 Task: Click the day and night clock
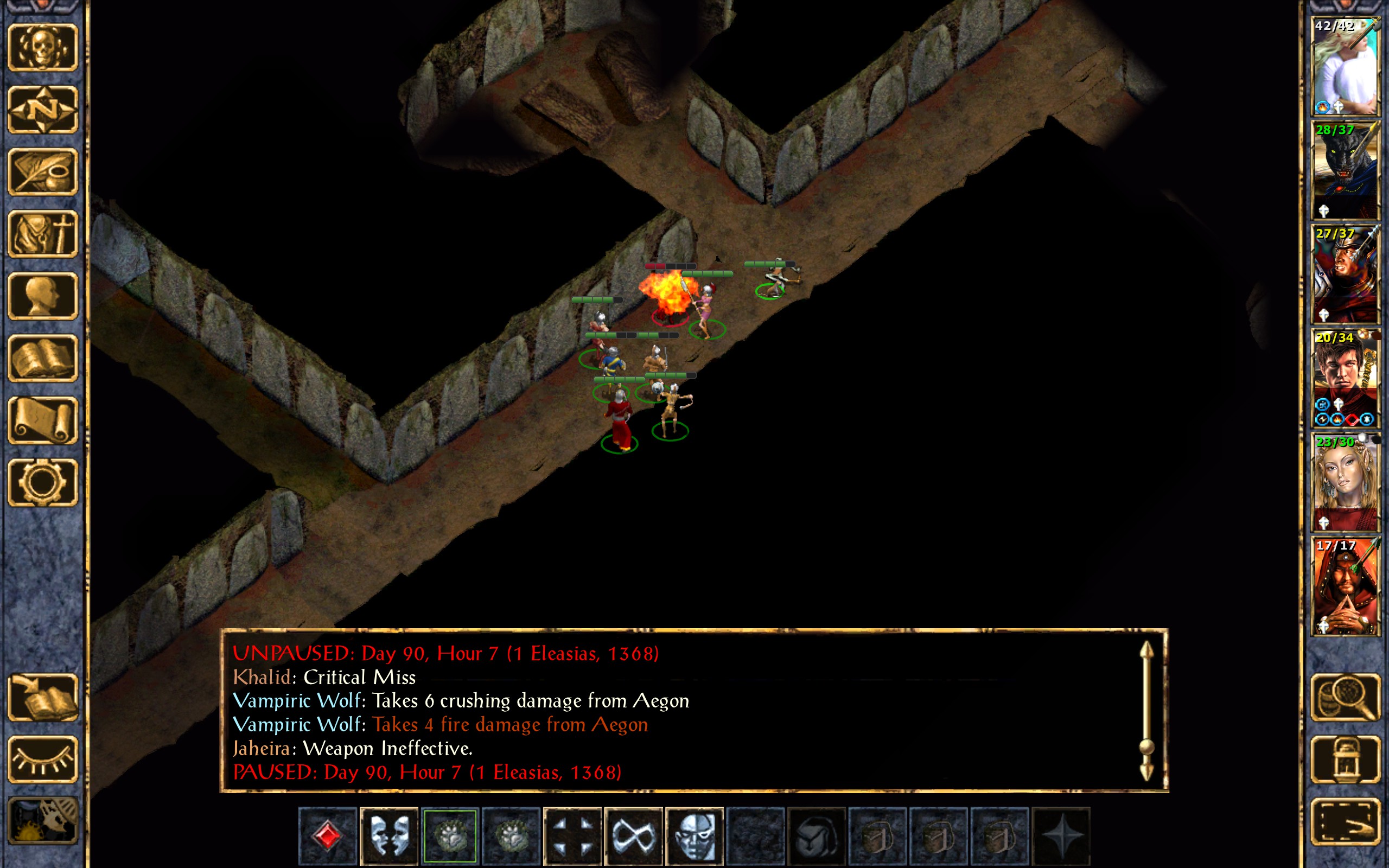[42, 821]
